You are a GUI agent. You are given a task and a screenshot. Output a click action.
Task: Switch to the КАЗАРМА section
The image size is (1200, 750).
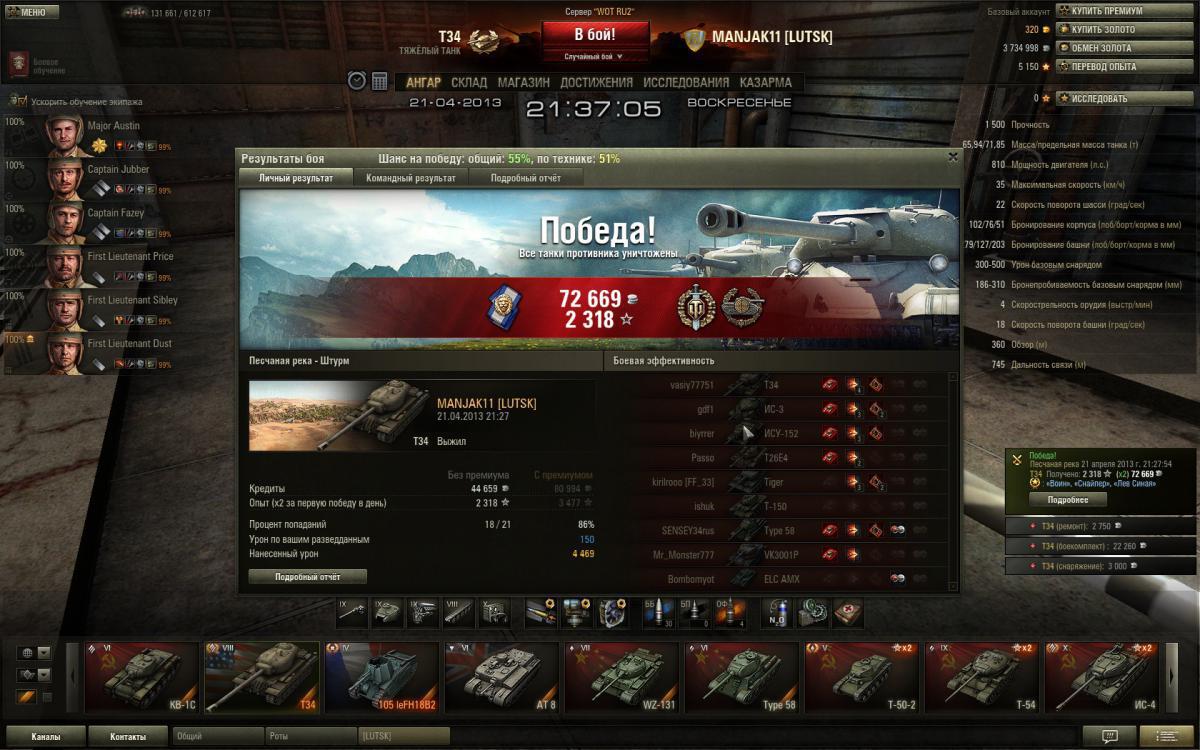765,82
